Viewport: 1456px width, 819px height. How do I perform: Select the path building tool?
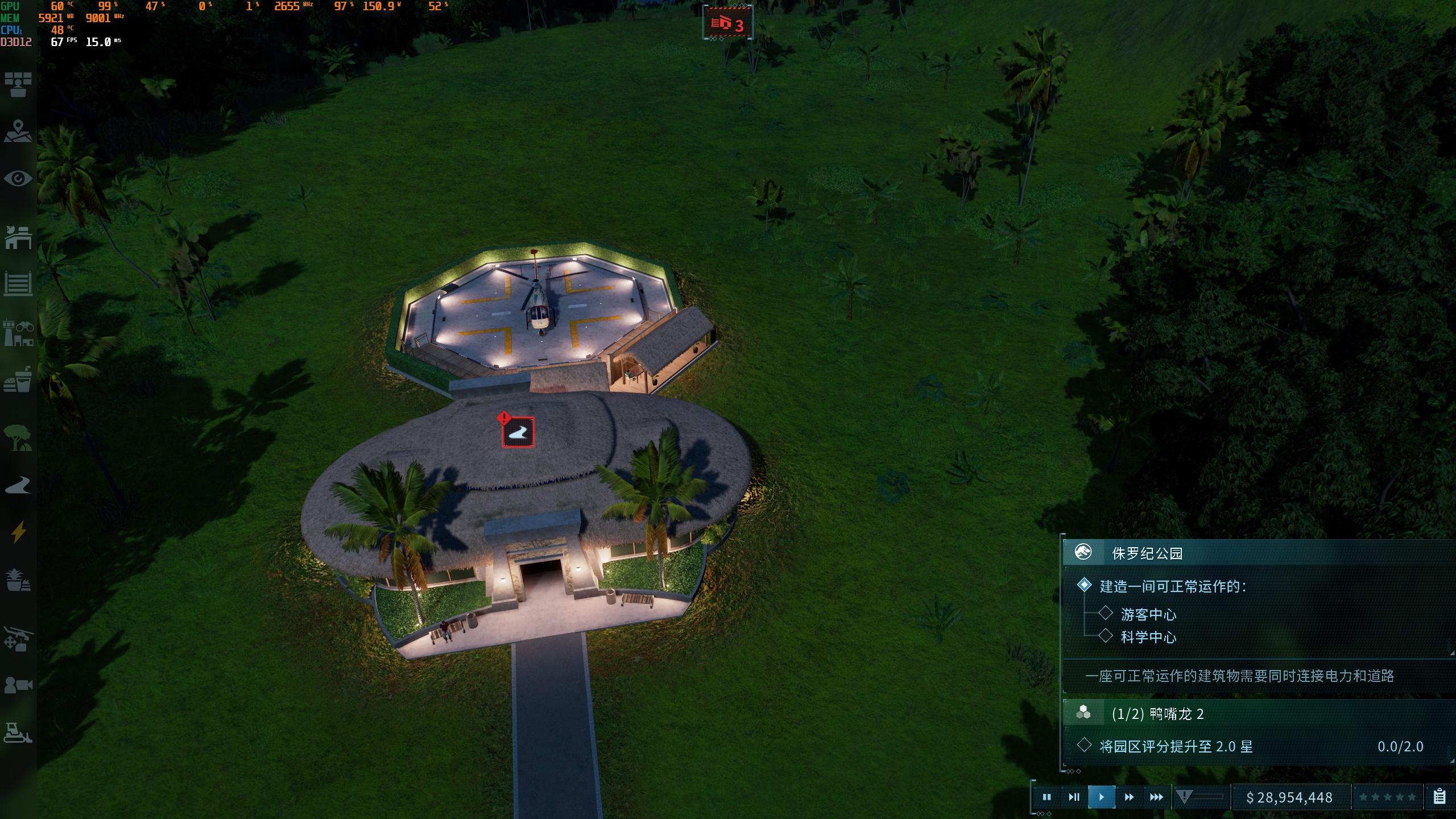(18, 485)
